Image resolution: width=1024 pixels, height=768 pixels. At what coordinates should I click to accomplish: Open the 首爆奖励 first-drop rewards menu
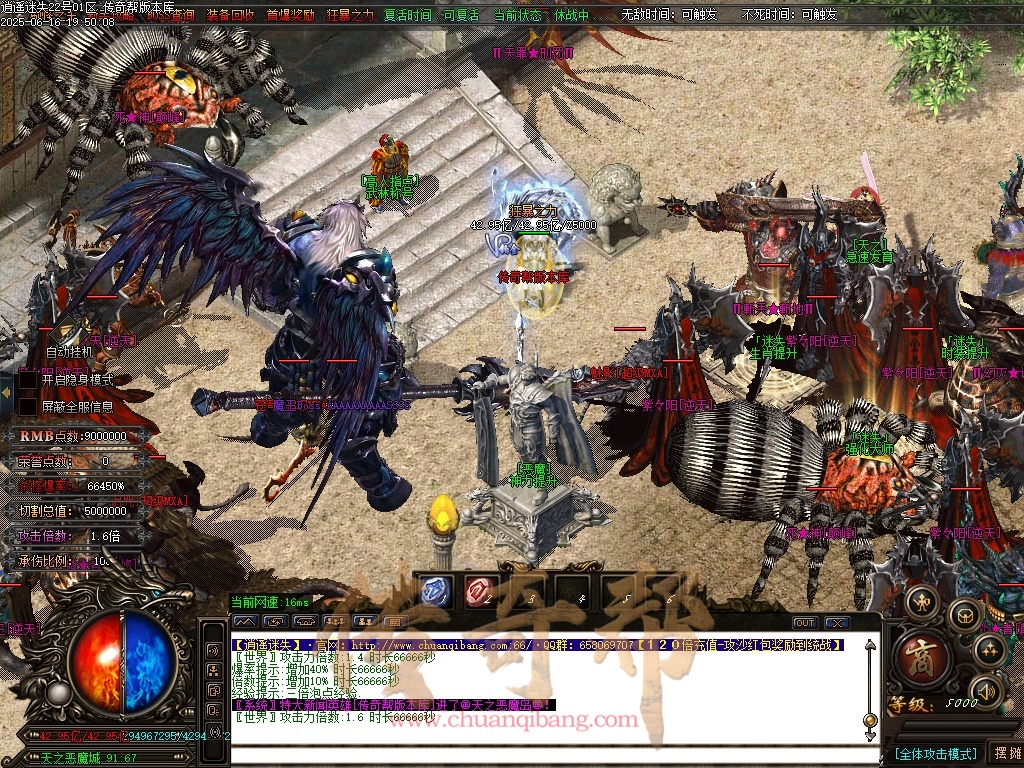coord(290,15)
